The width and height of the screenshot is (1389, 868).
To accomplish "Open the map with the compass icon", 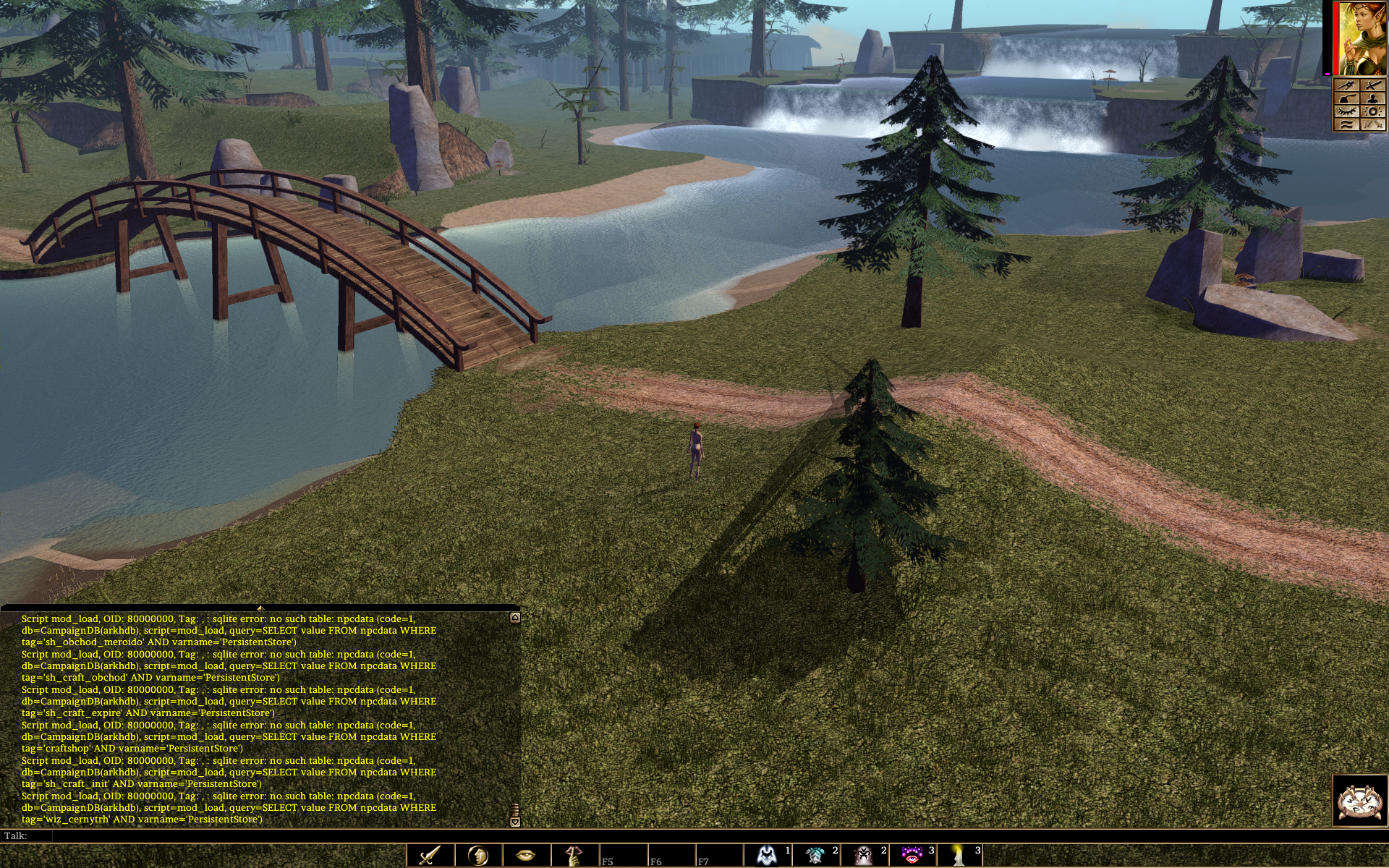I will coord(1347,85).
